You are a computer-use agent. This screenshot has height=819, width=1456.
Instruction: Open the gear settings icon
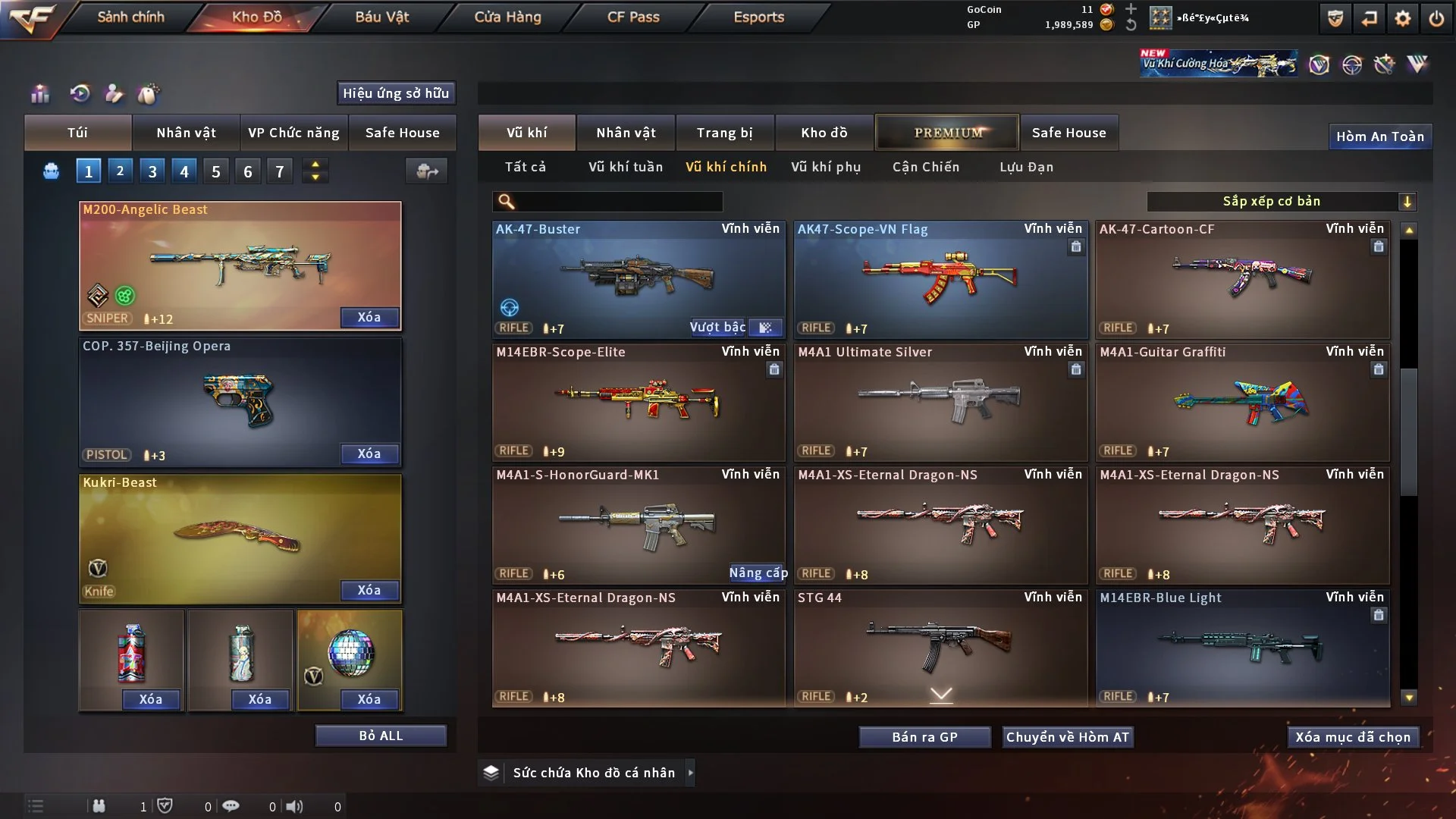point(1403,18)
